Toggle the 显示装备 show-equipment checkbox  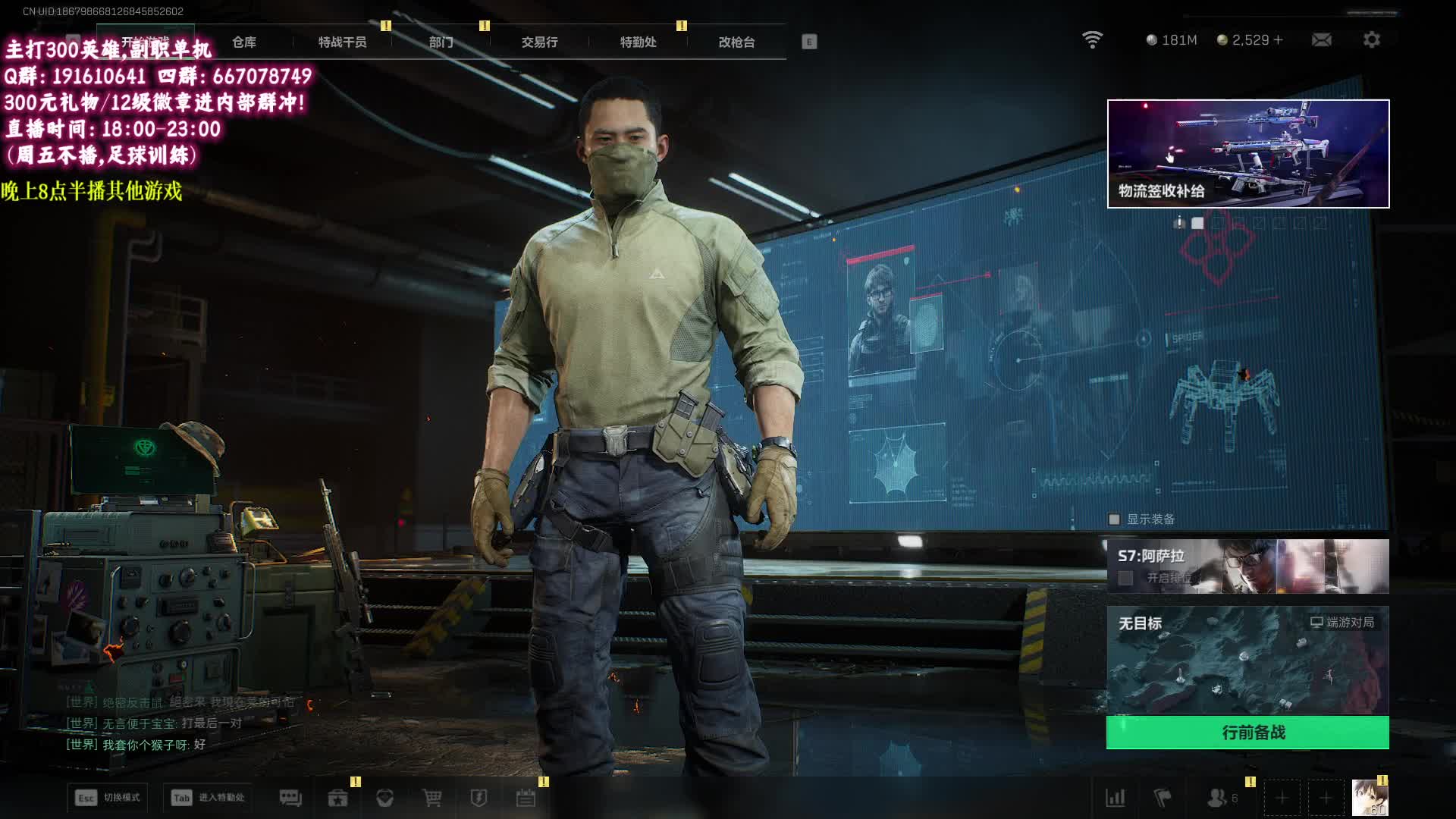1114,519
